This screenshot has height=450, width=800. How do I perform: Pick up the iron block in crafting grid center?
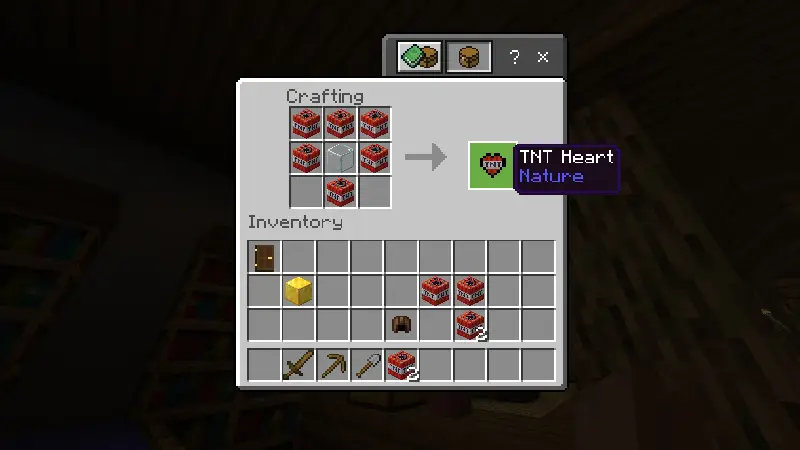click(341, 157)
